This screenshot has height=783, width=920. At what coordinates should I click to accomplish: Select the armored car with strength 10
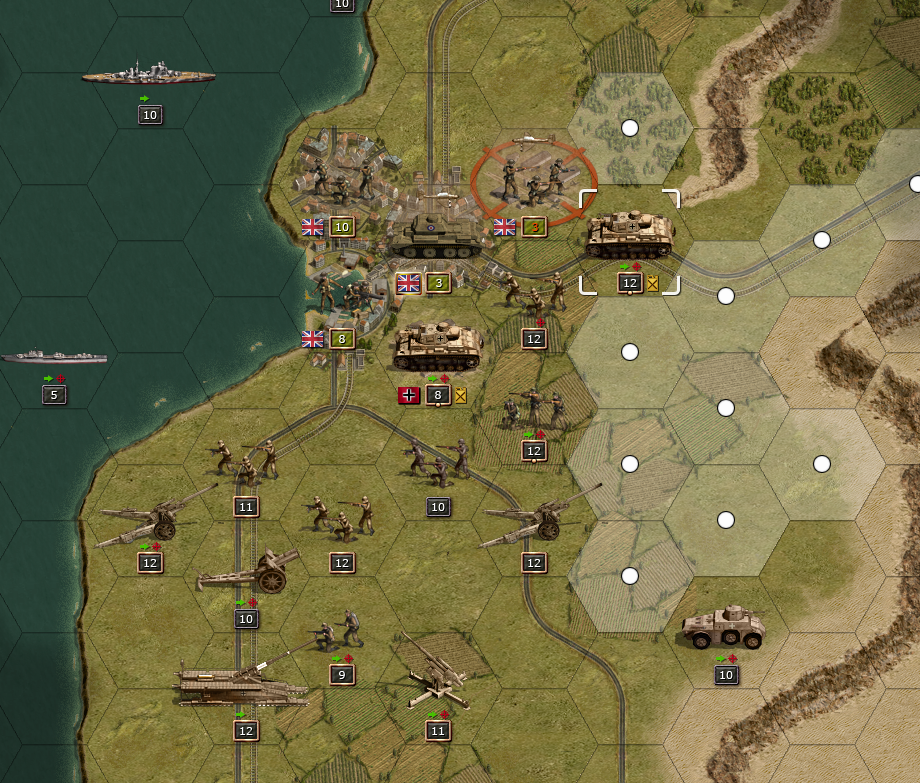pyautogui.click(x=724, y=628)
